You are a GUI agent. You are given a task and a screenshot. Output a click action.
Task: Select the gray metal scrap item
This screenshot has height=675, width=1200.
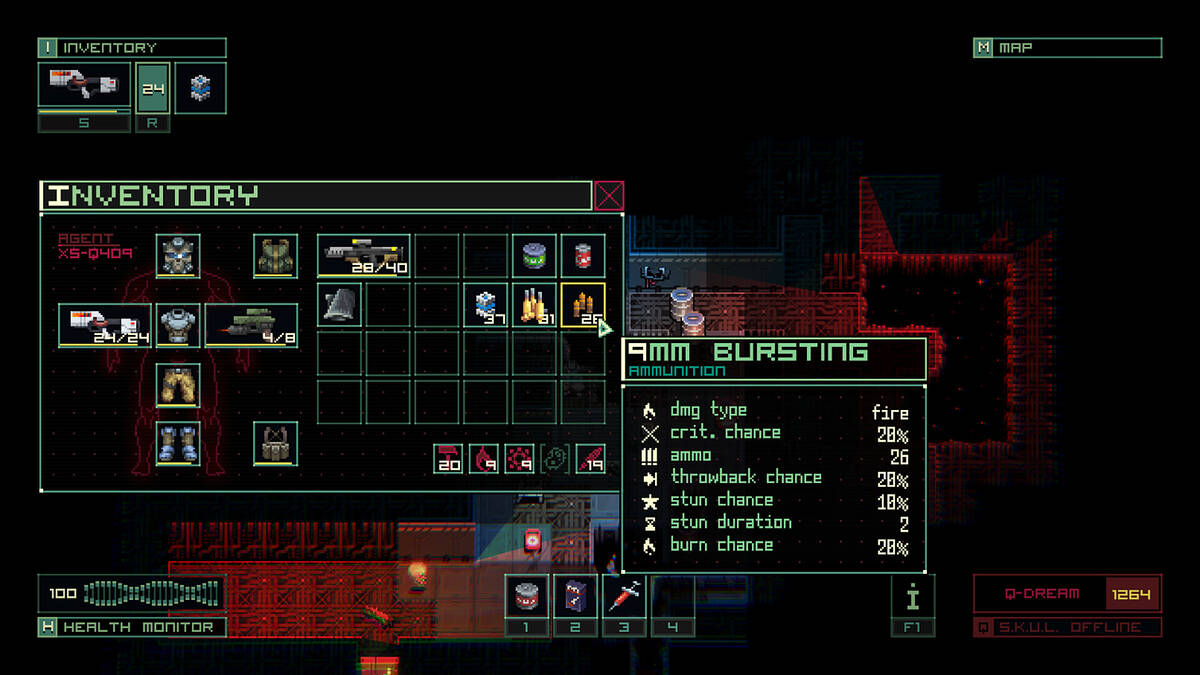340,304
